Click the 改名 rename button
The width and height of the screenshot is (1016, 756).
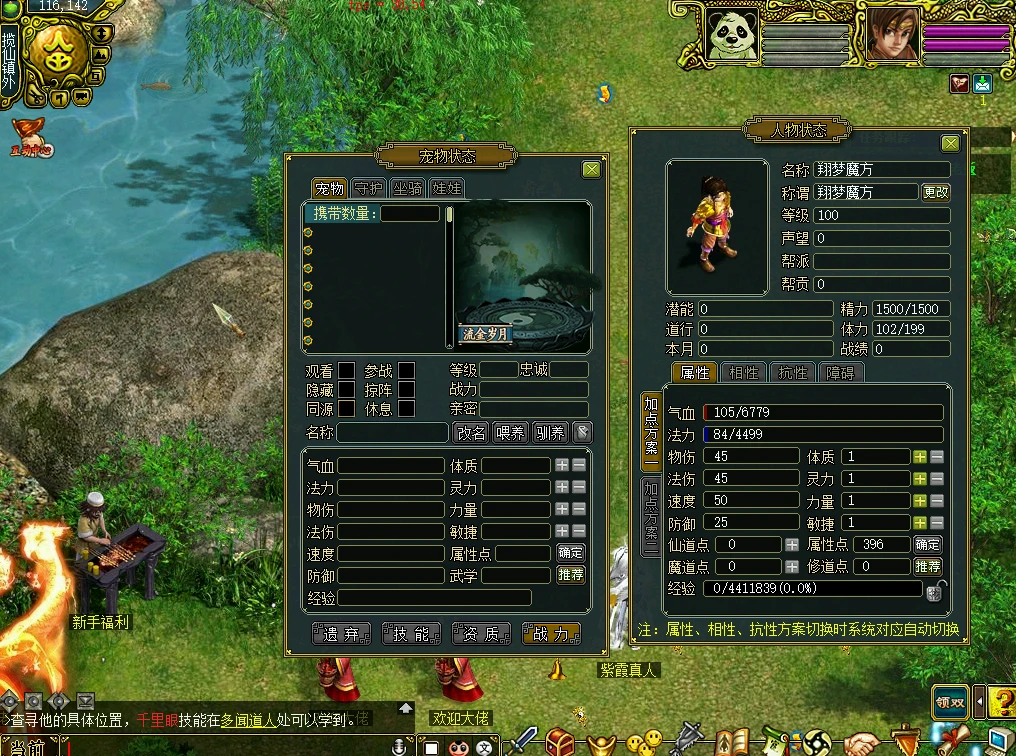click(x=472, y=433)
